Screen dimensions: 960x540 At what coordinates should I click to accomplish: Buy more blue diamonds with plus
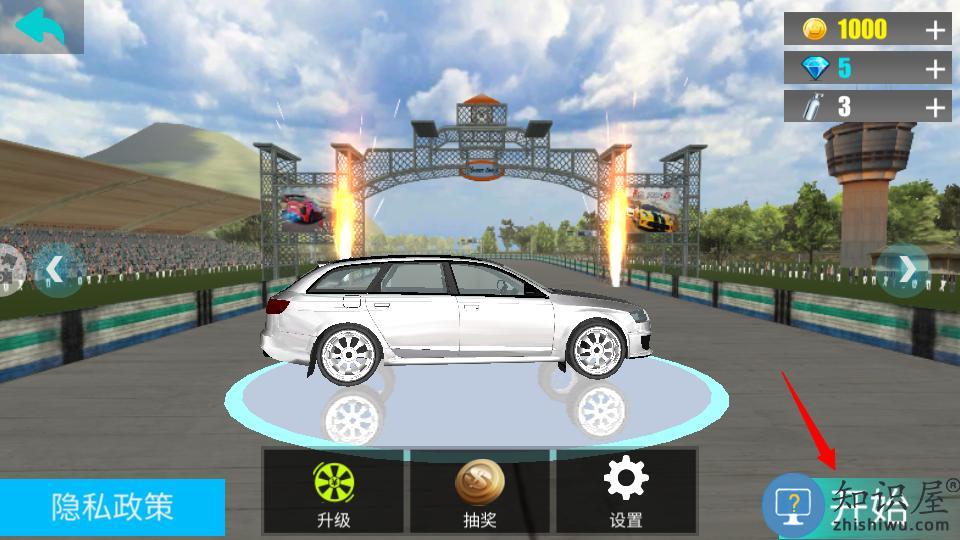(x=935, y=69)
